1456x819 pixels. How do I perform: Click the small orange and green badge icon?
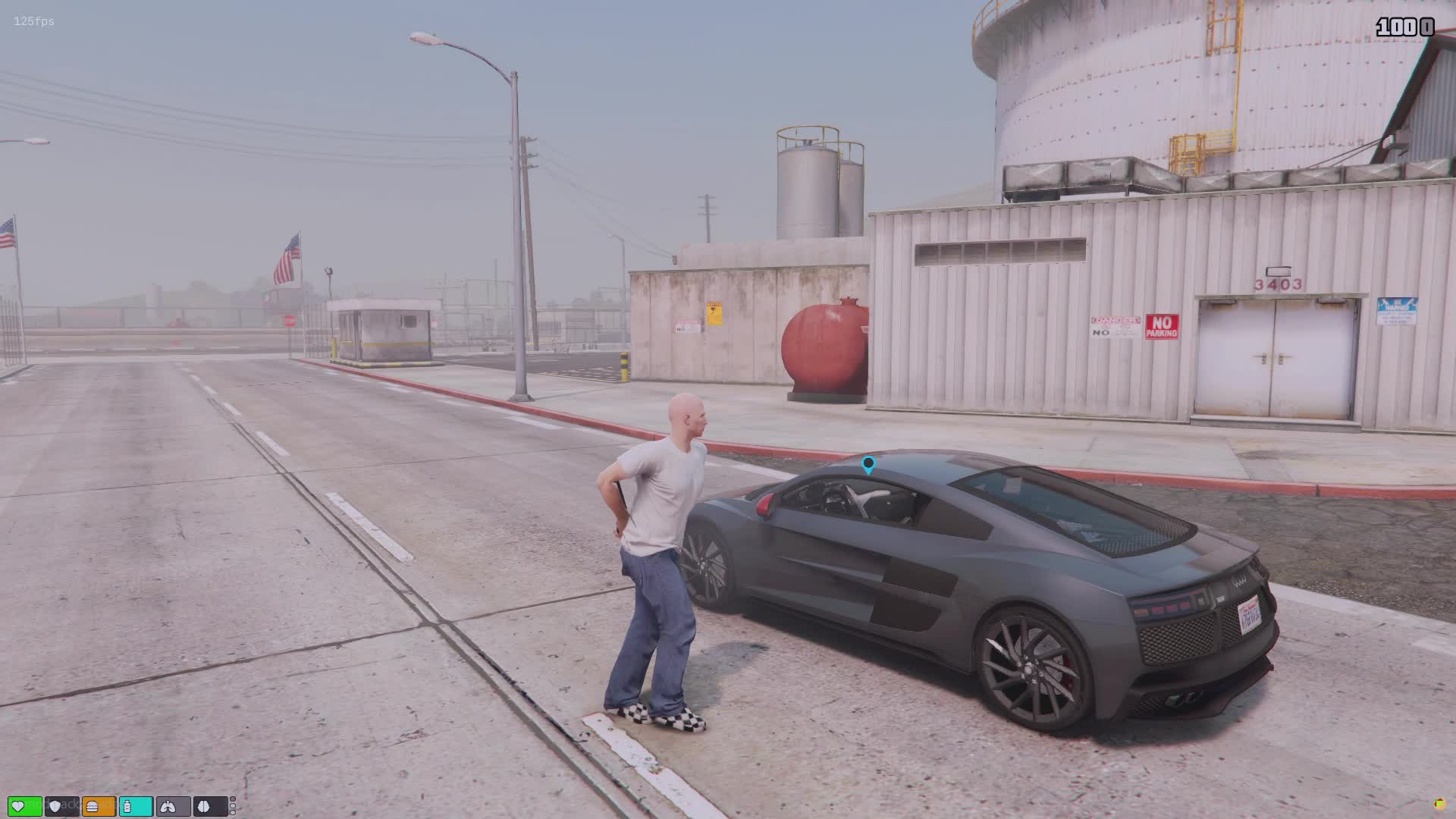coord(1439,804)
